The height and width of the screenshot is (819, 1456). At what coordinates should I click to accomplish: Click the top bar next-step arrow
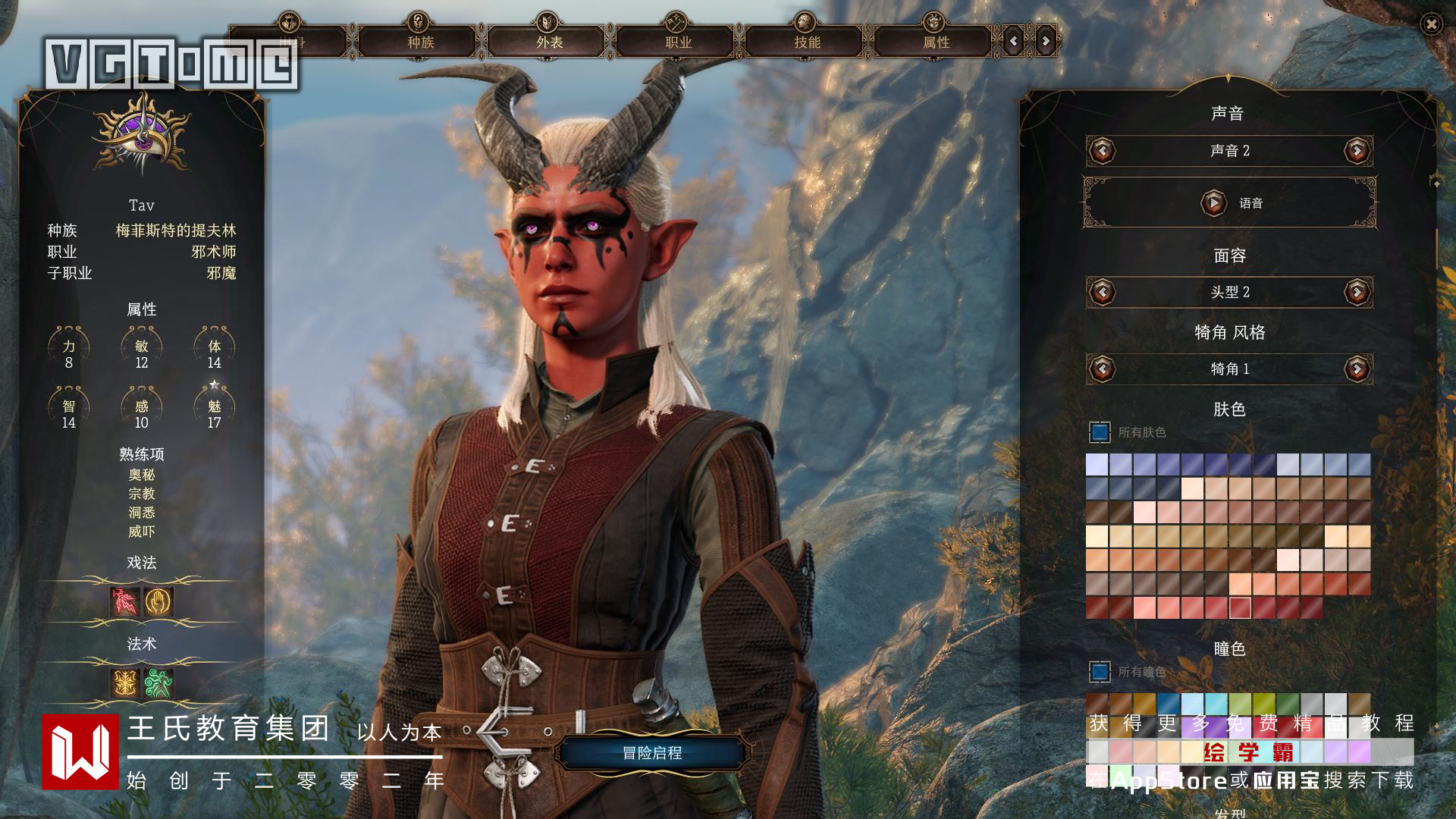[x=1046, y=42]
